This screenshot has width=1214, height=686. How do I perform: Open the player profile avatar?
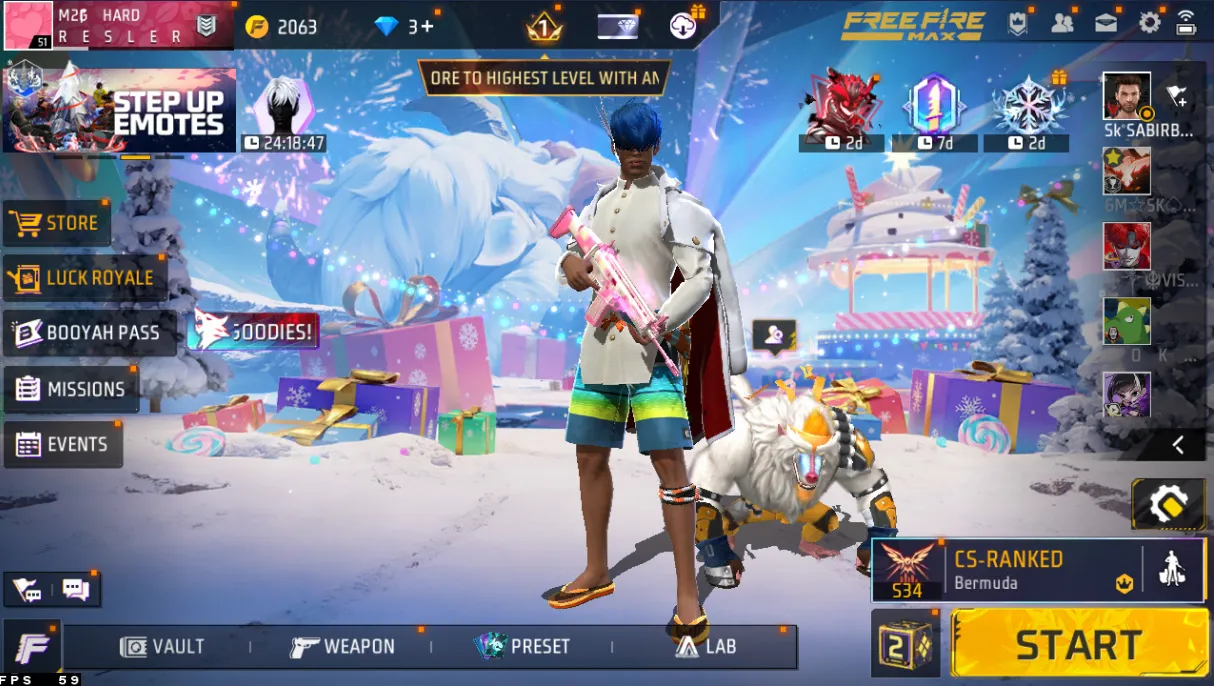click(28, 25)
